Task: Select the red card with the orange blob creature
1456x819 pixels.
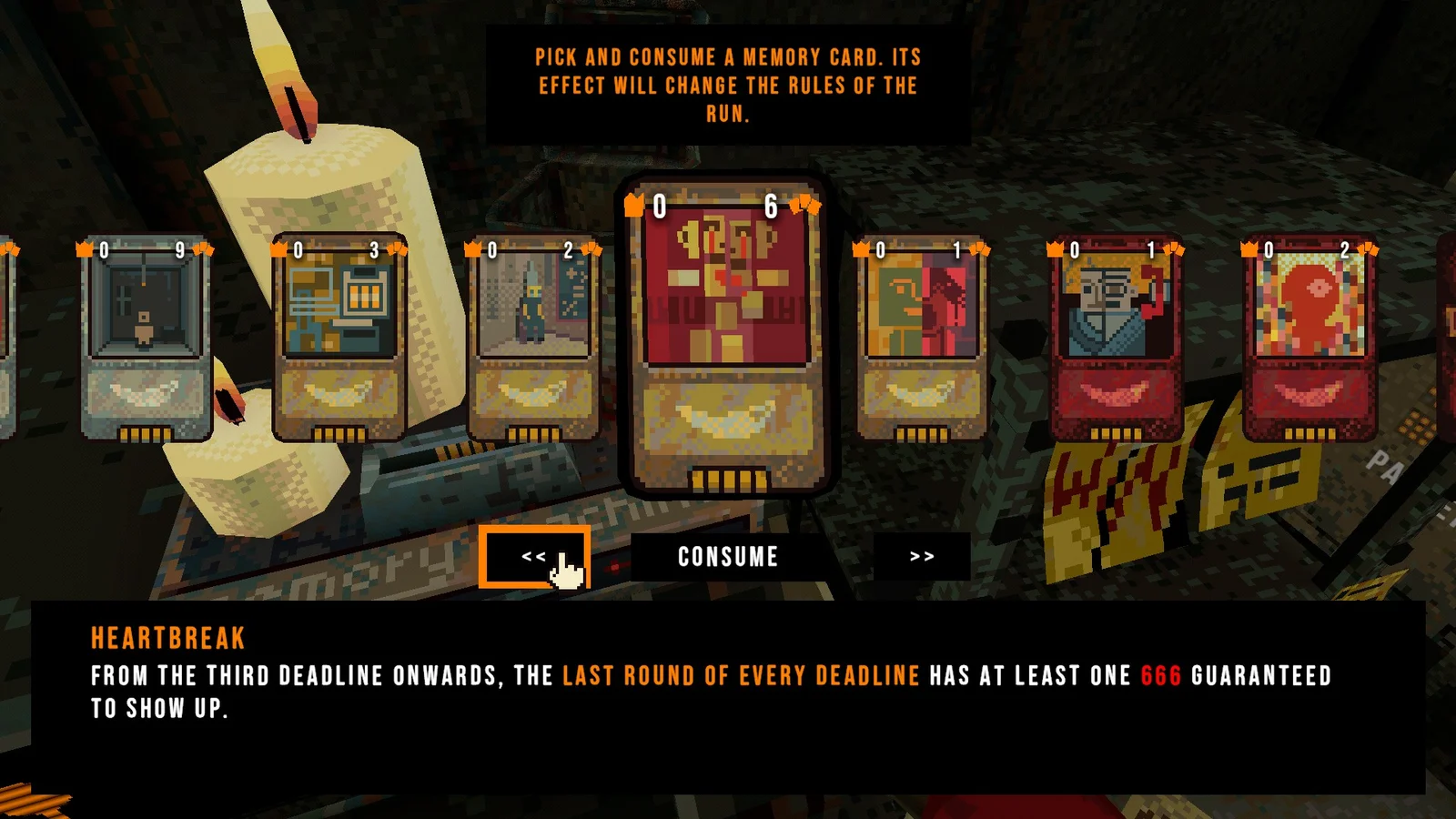Action: point(1309,339)
